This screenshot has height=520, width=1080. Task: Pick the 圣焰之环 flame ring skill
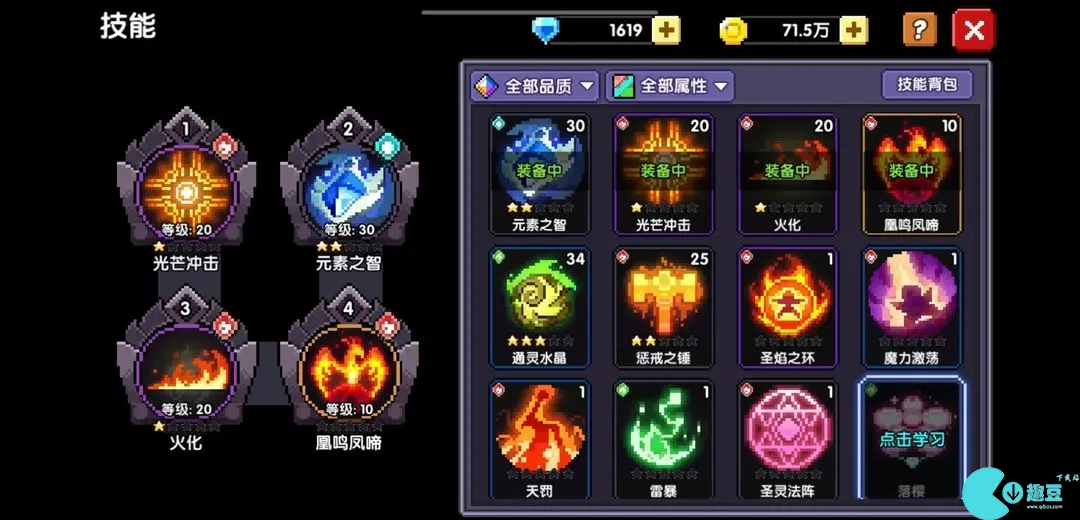point(787,305)
